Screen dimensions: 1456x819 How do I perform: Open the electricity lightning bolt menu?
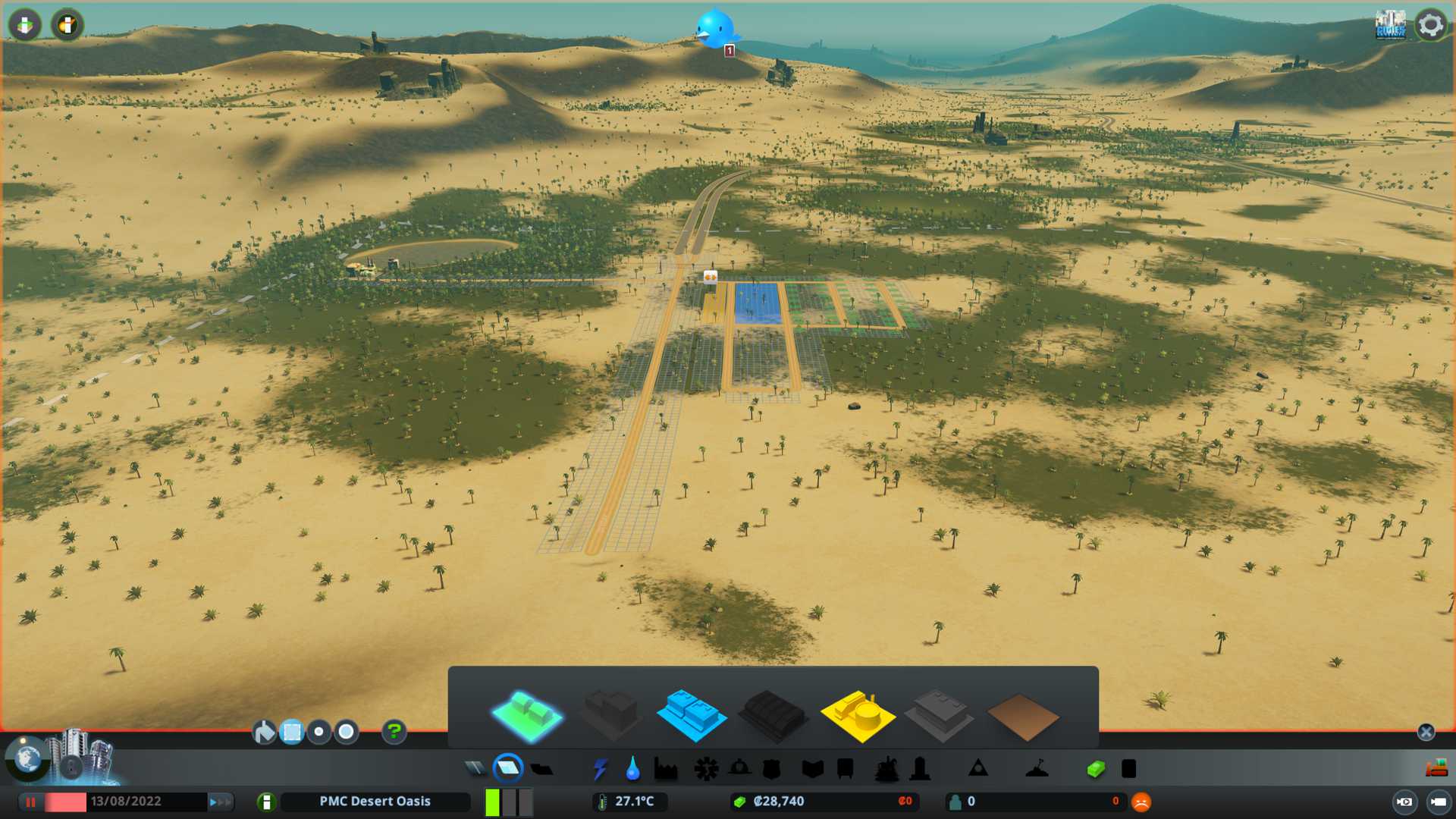pos(600,769)
